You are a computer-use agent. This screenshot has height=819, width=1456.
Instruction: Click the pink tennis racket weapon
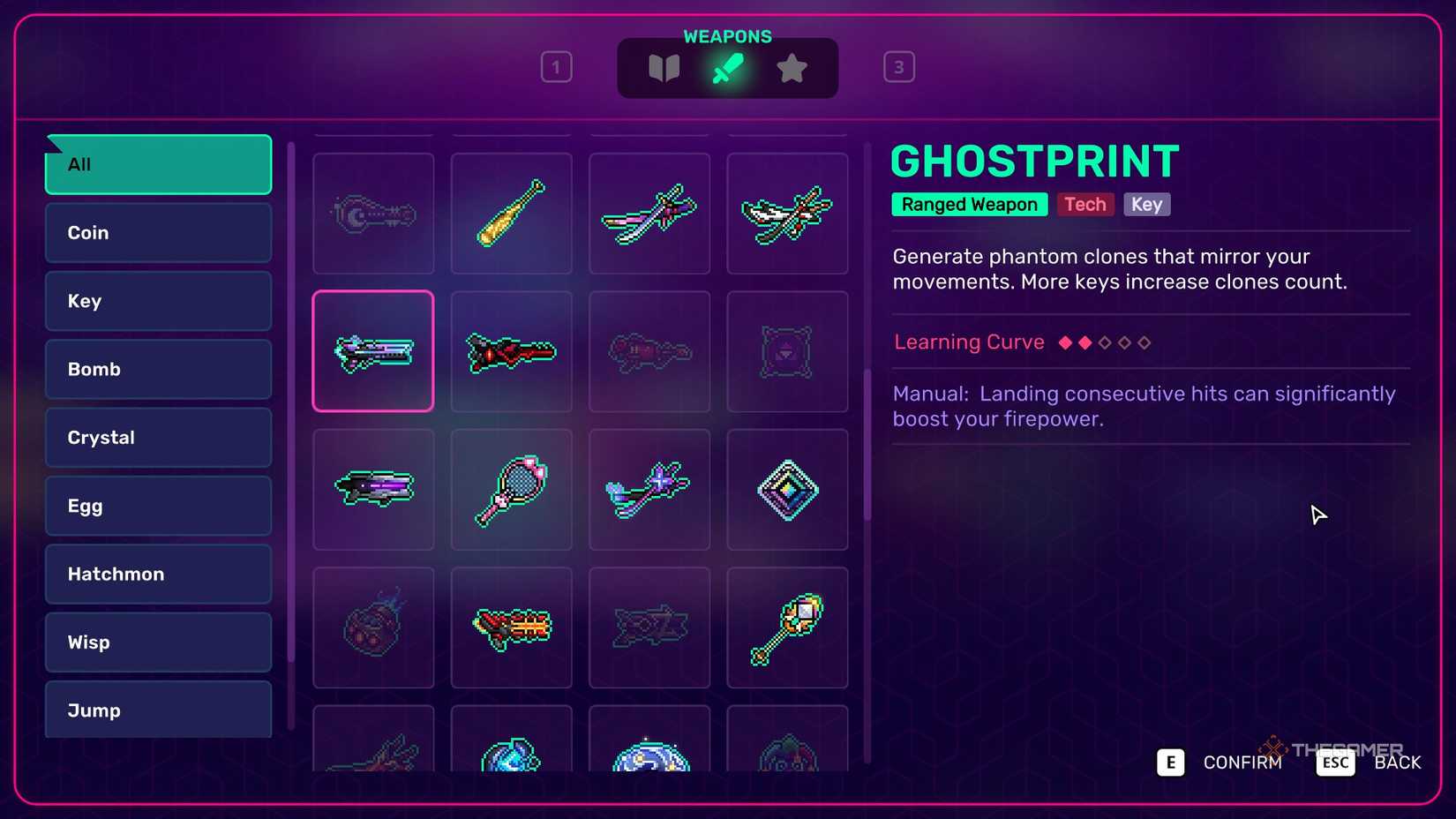pos(512,490)
